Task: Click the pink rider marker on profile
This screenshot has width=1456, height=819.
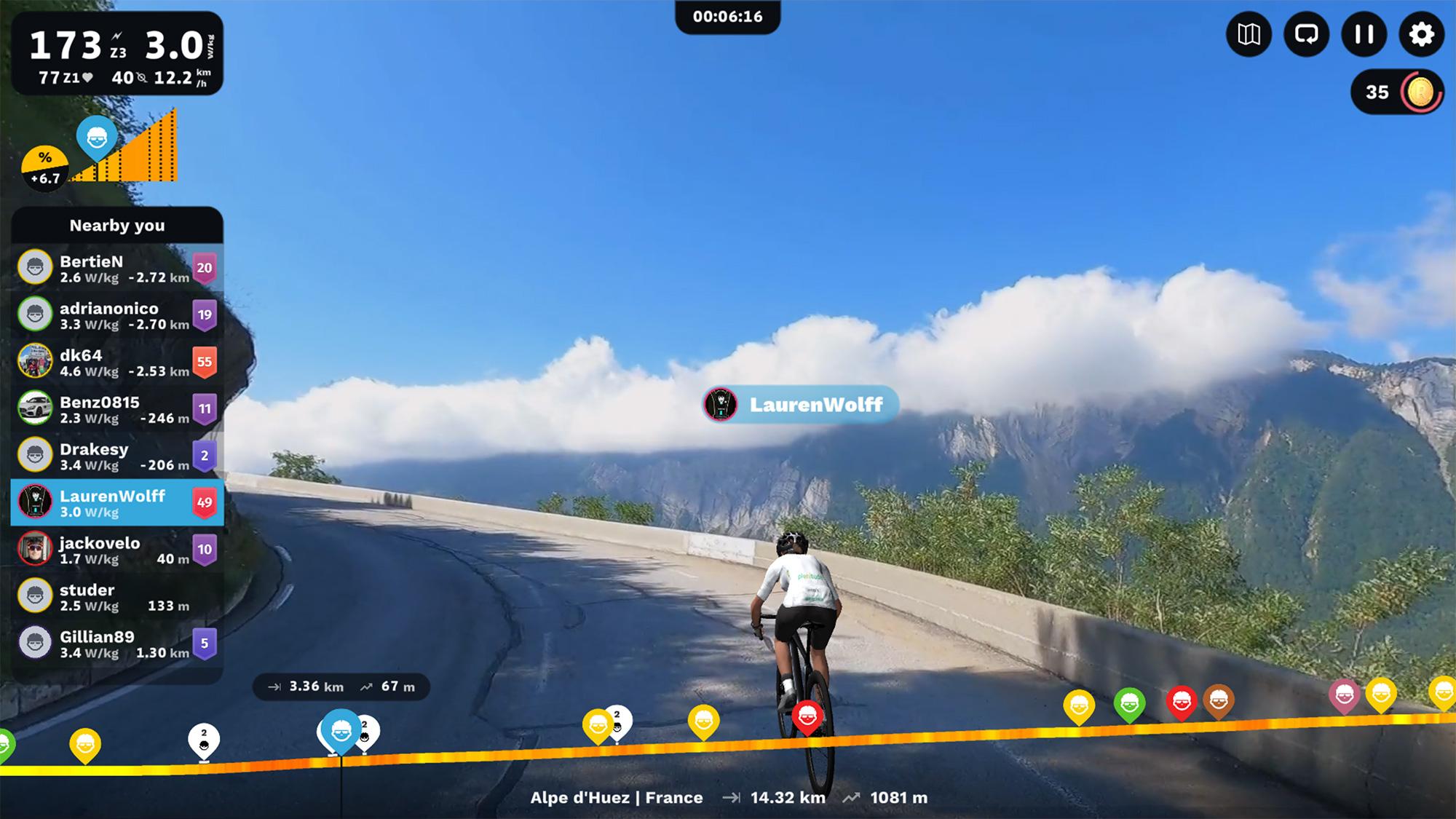Action: click(1344, 695)
